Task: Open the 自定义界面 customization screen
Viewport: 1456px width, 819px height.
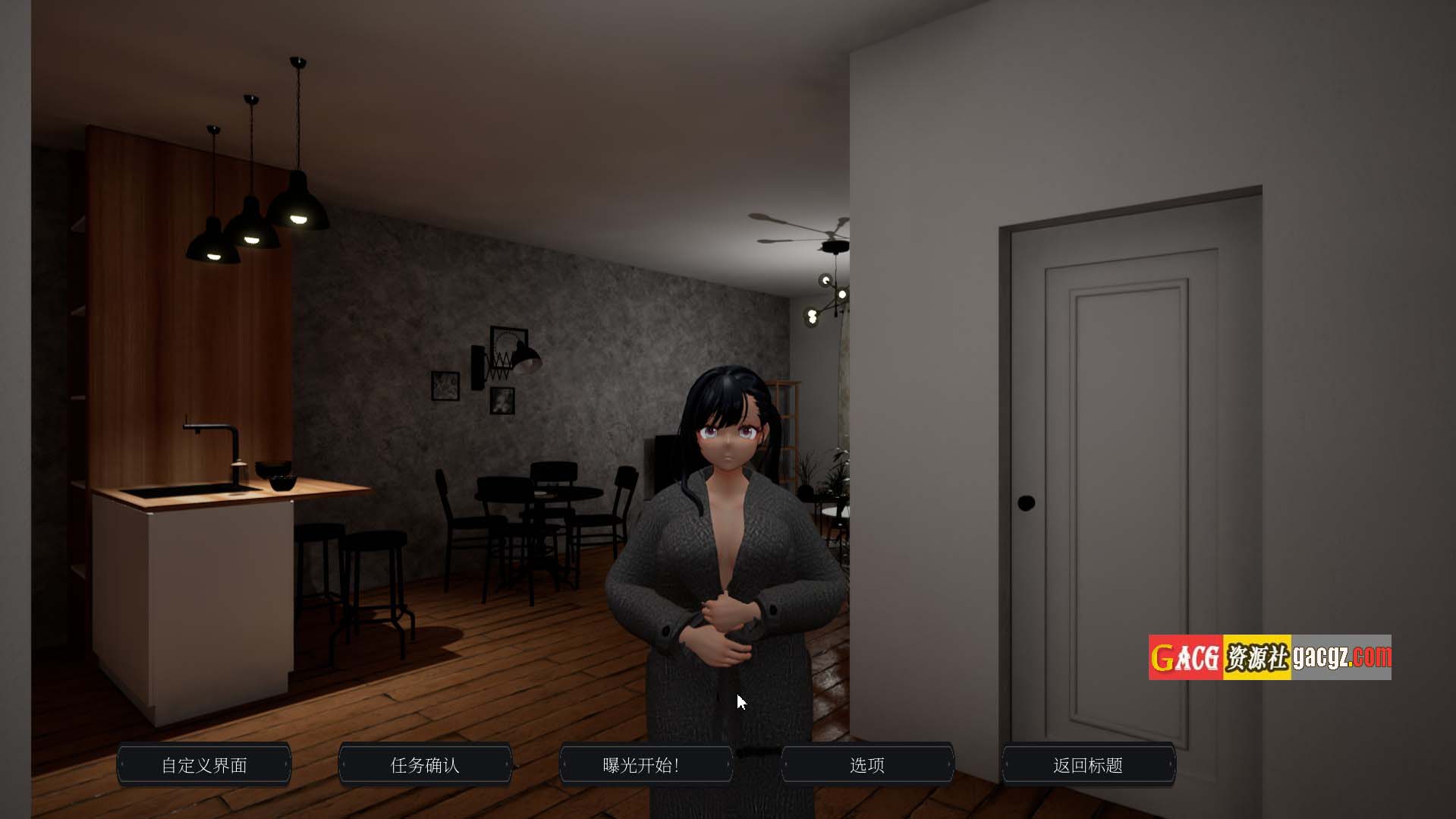Action: click(x=204, y=764)
